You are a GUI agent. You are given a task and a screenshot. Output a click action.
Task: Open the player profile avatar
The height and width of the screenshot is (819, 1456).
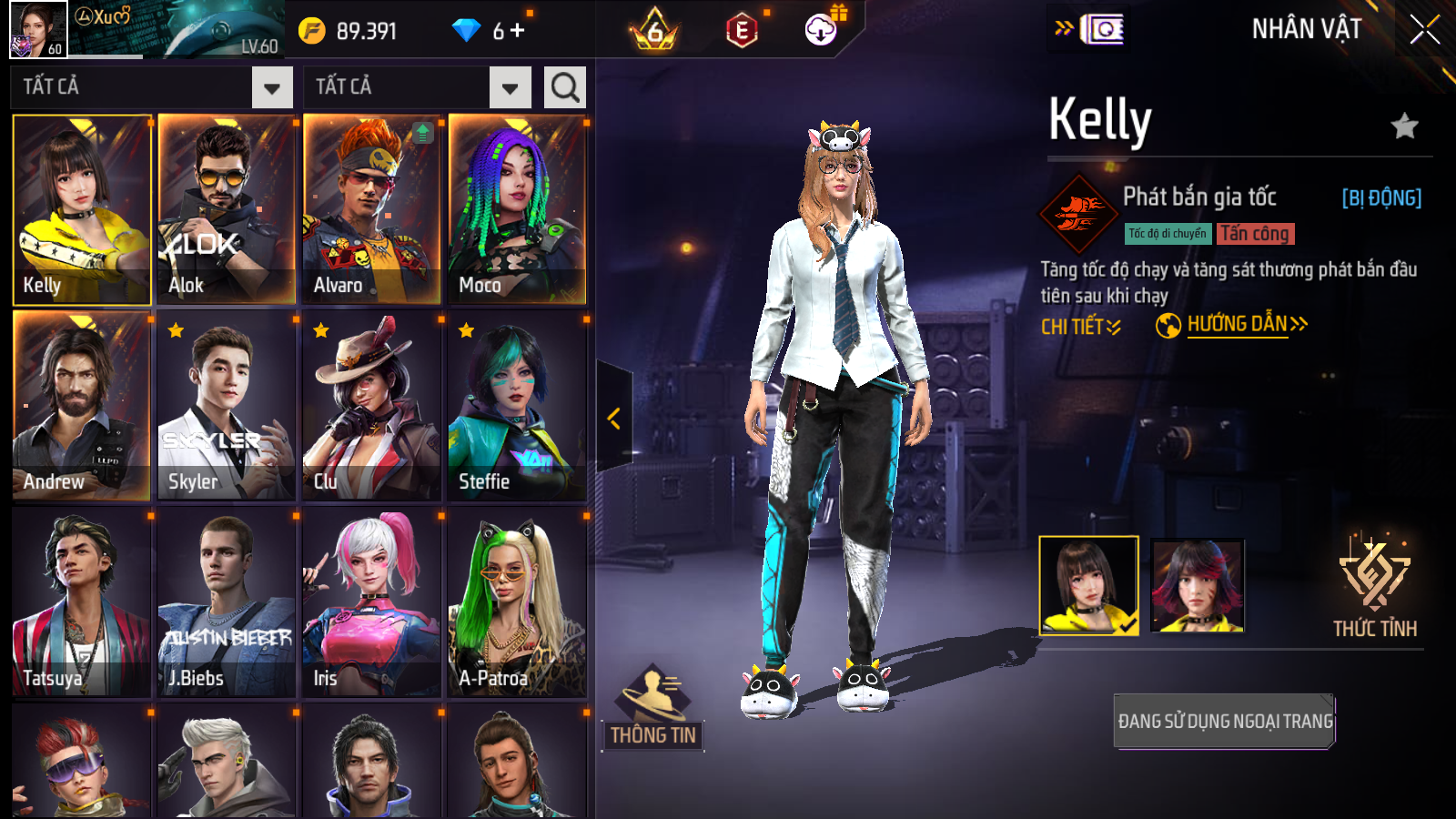click(x=38, y=30)
